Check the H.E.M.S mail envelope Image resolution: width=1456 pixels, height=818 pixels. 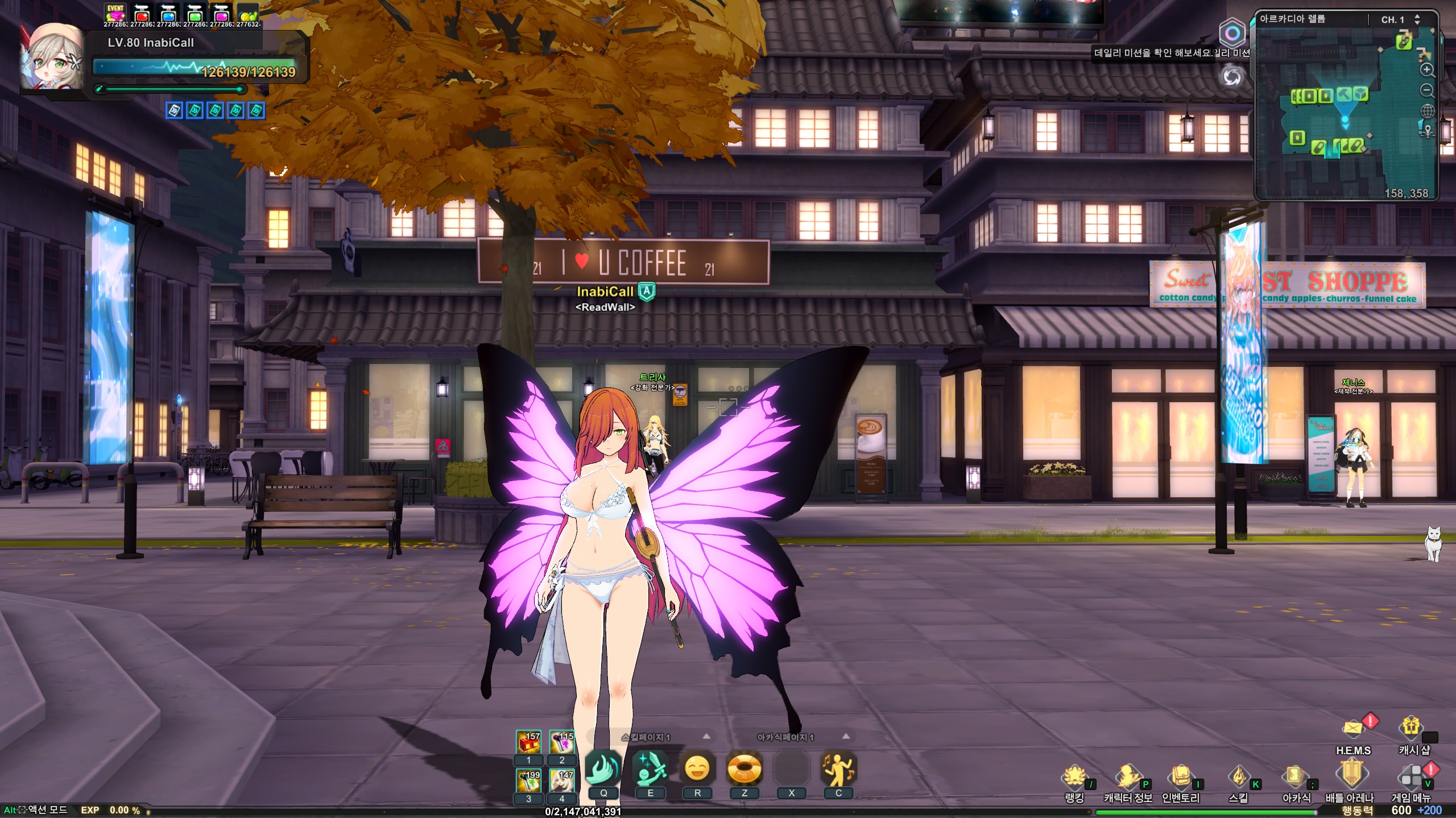1353,729
